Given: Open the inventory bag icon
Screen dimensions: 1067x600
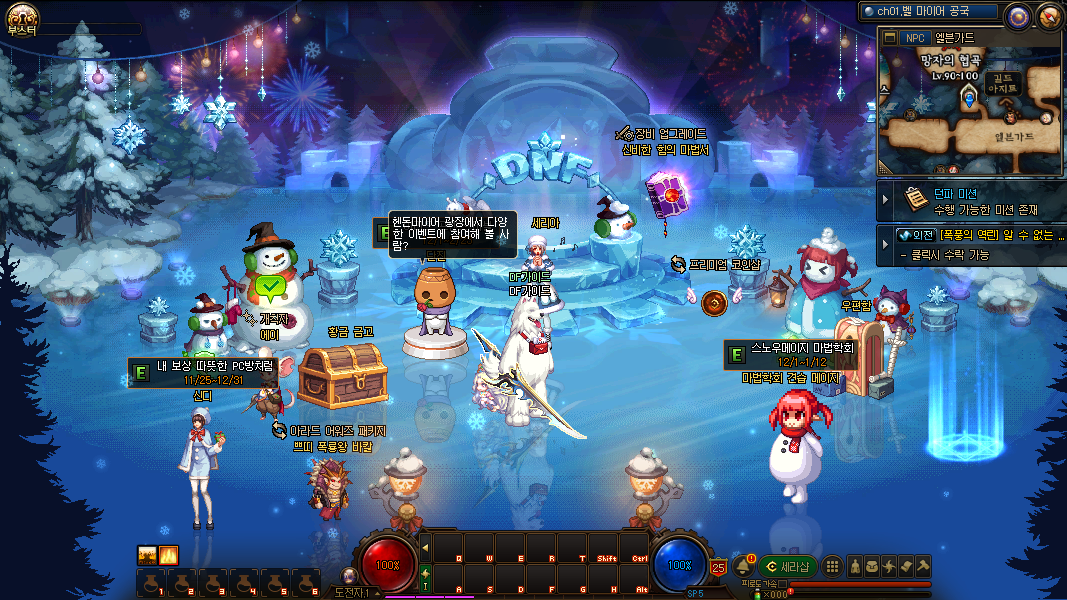Looking at the screenshot, I should 872,566.
